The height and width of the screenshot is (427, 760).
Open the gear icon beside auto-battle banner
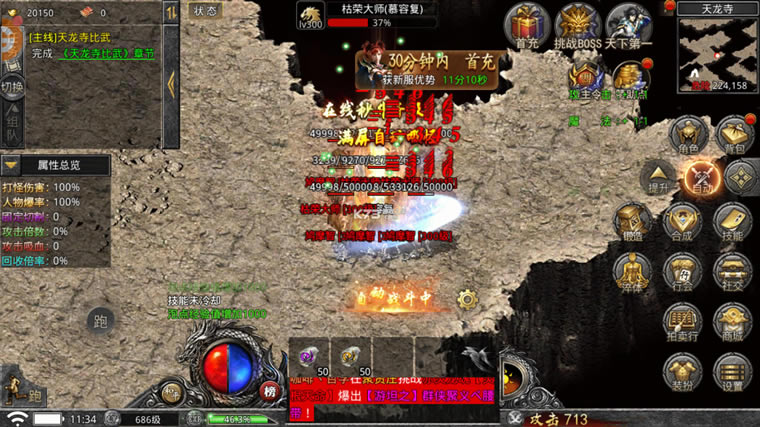466,298
